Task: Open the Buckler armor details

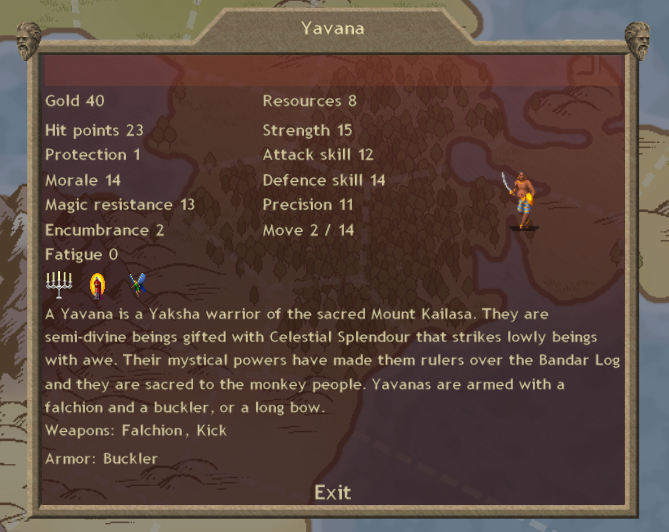Action: (127, 459)
